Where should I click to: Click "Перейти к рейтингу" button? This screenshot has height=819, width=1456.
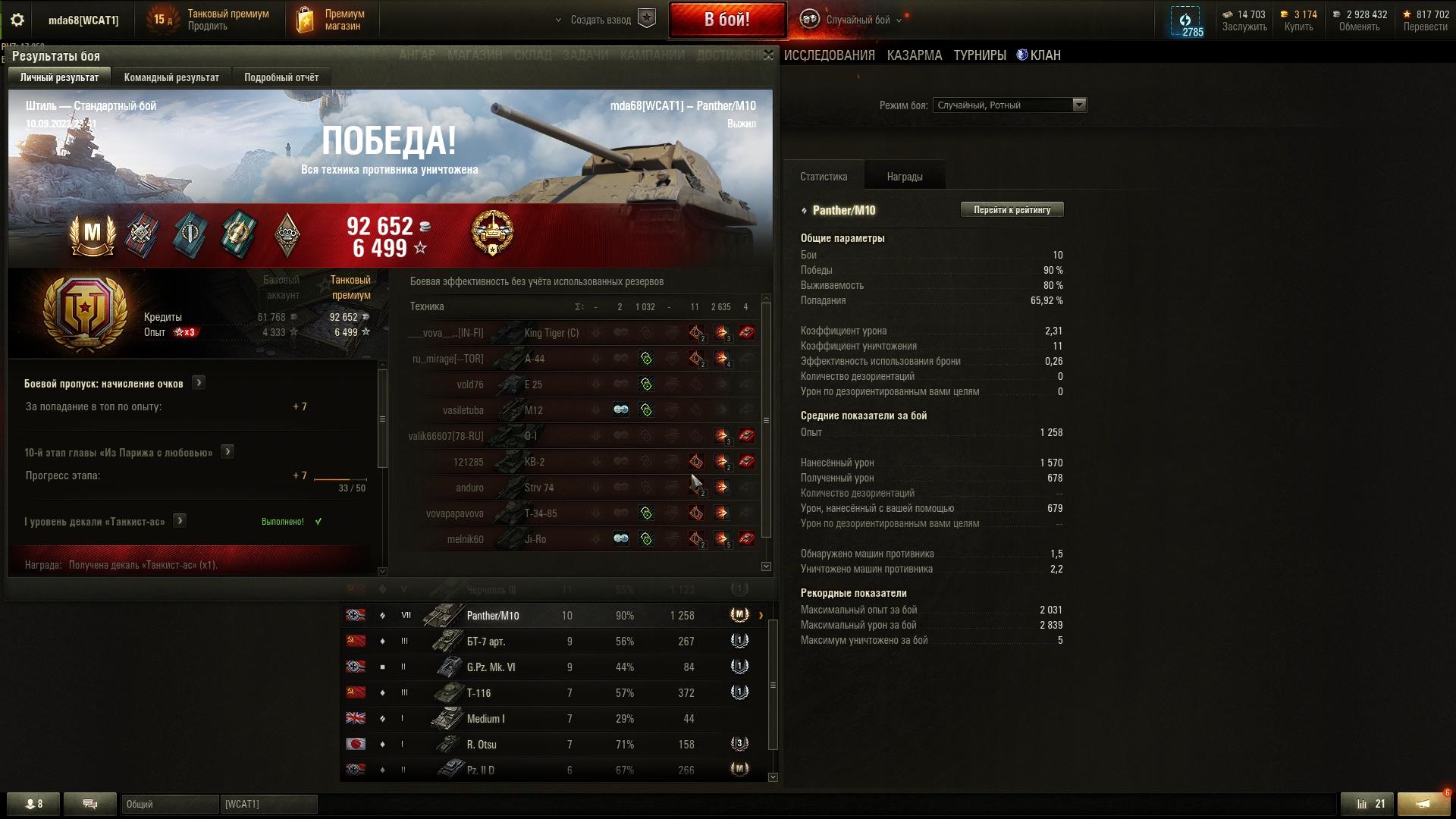[x=1012, y=210]
